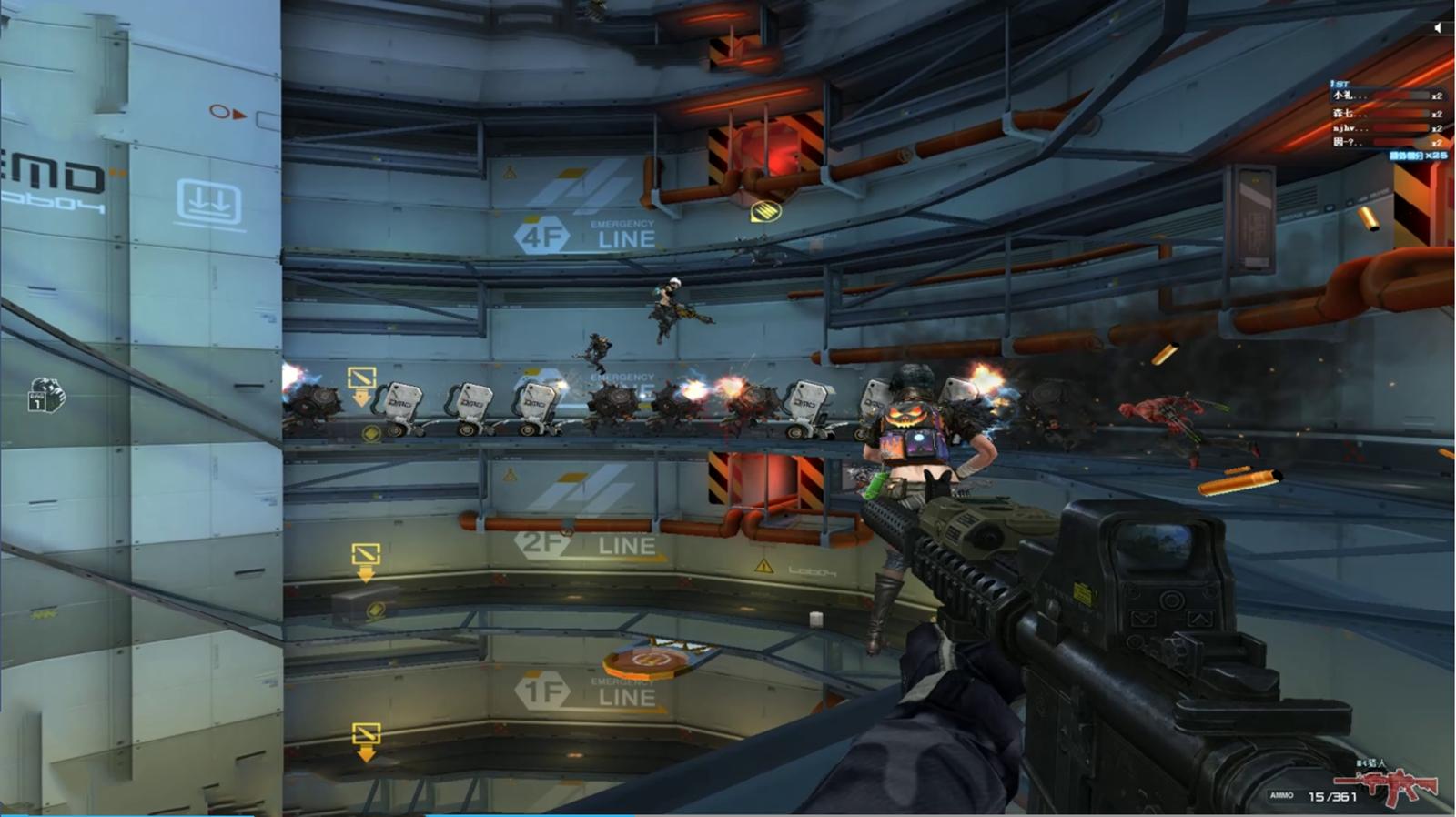The height and width of the screenshot is (817, 1456).
Task: Select the red rifle weapon icon
Action: coord(1387,784)
